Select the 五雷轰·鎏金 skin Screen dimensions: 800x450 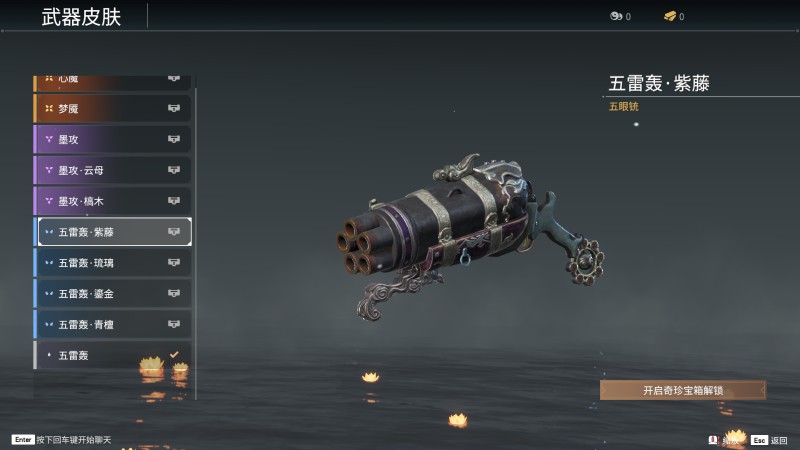(112, 294)
